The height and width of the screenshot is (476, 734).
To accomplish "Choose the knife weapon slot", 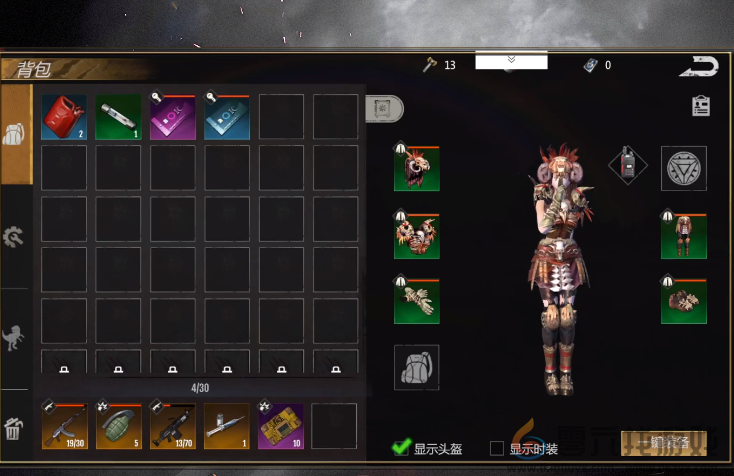I will [226, 425].
